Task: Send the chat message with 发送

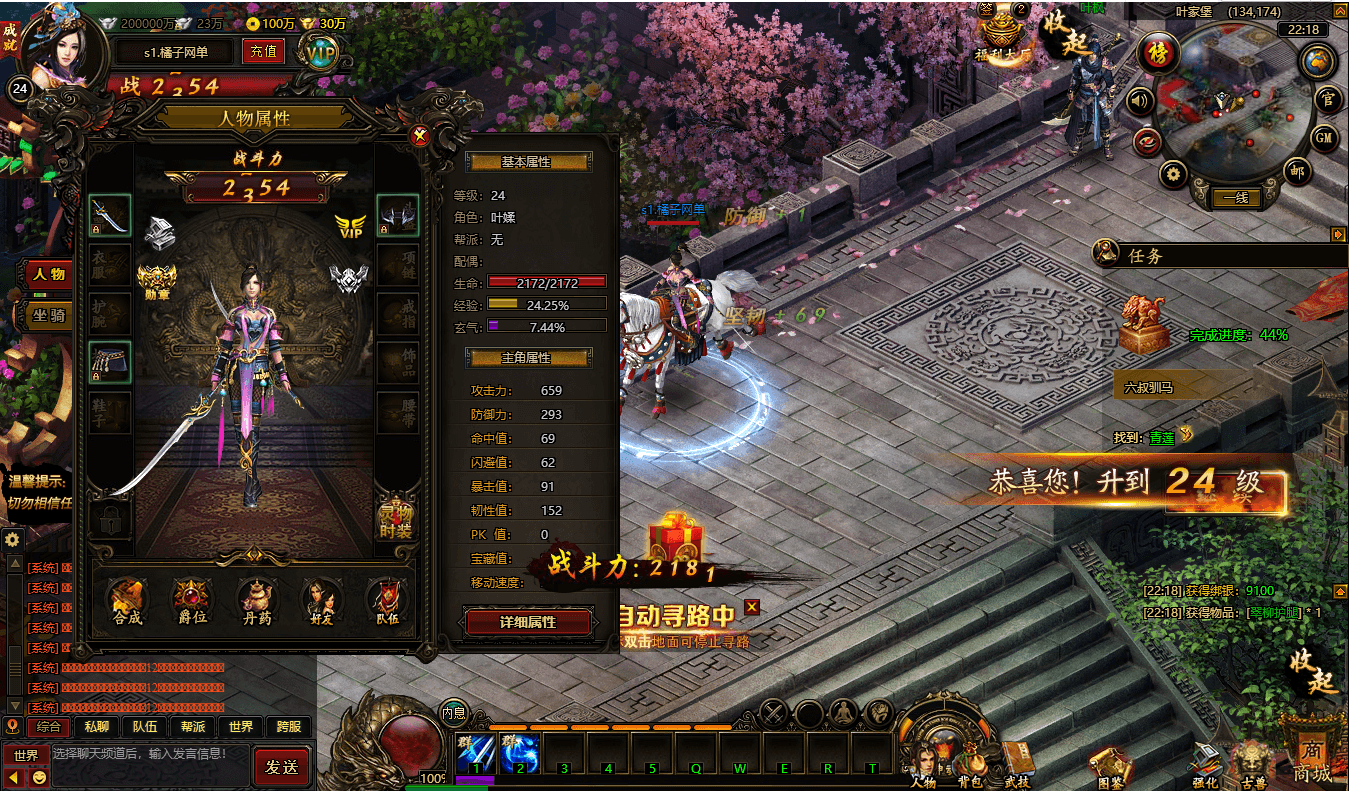Action: coord(281,767)
